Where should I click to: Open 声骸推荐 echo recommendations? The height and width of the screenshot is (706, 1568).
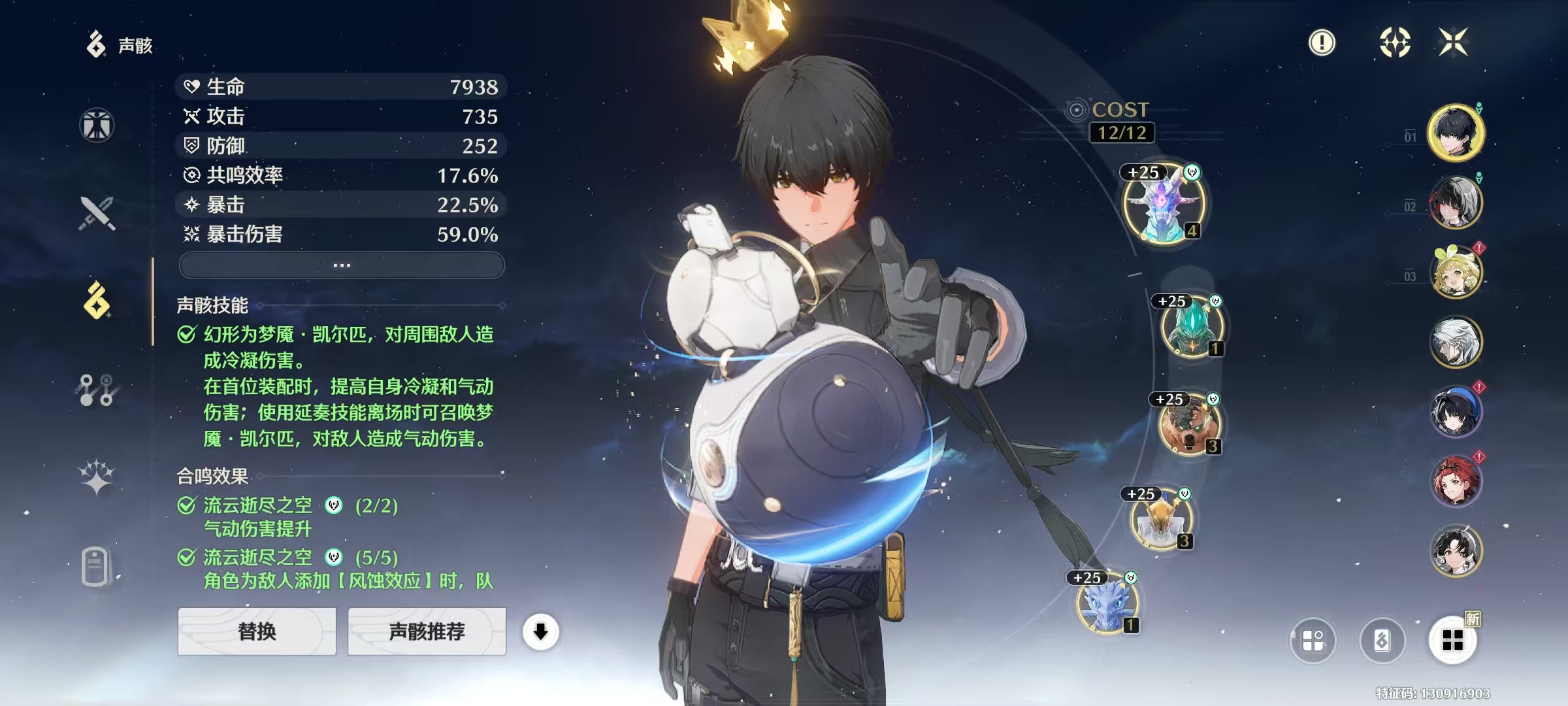(427, 631)
